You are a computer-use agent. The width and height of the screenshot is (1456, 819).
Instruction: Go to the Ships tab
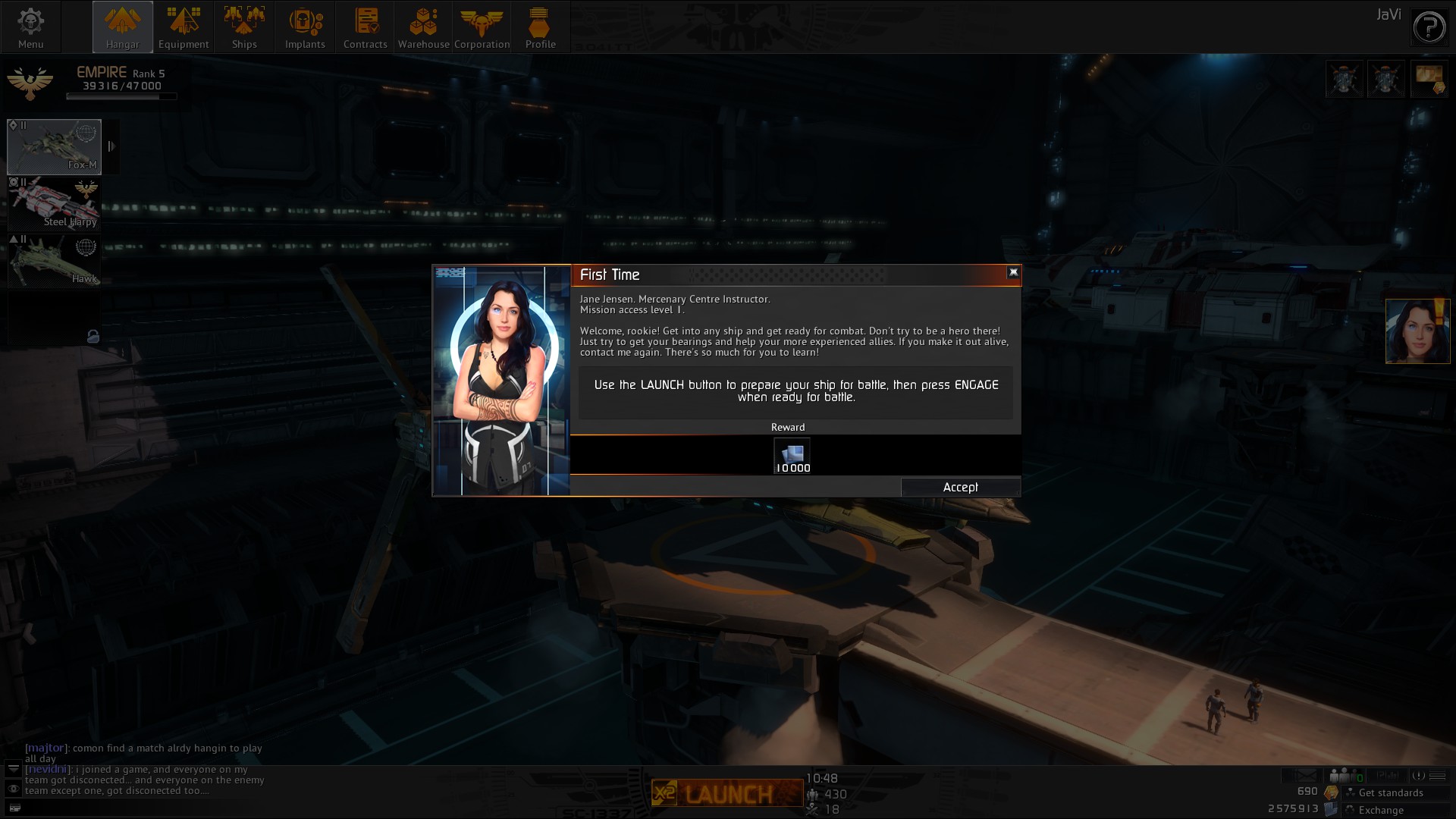tap(244, 27)
